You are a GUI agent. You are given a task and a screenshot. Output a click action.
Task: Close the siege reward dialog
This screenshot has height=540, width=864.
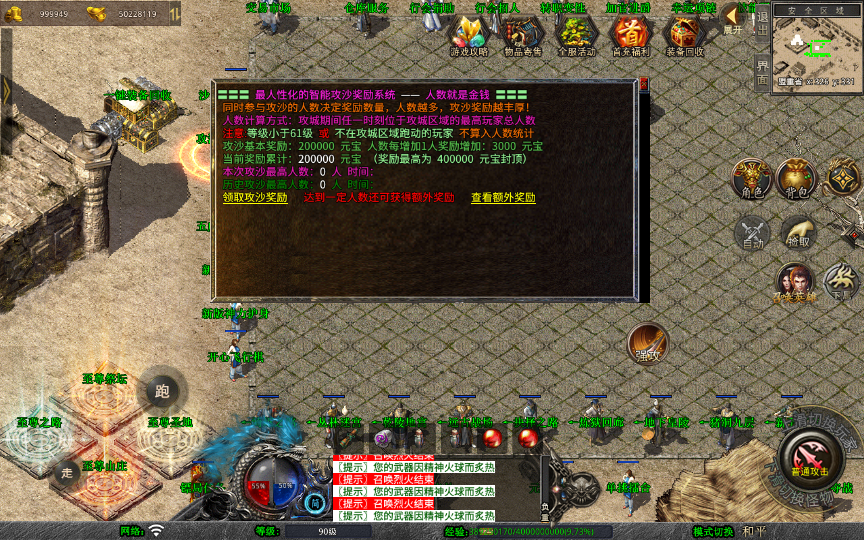pyautogui.click(x=645, y=82)
